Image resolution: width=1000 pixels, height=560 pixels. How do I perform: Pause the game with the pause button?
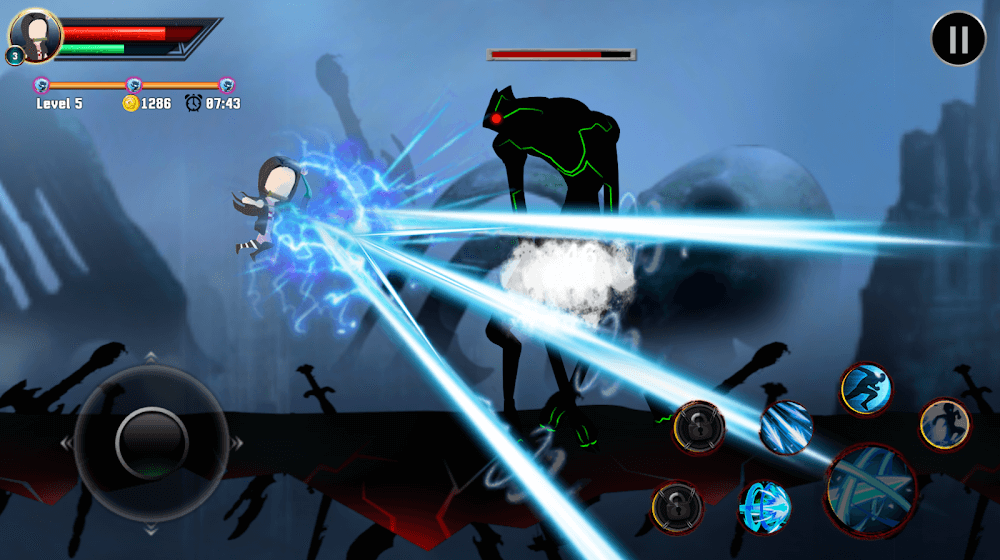[x=958, y=39]
